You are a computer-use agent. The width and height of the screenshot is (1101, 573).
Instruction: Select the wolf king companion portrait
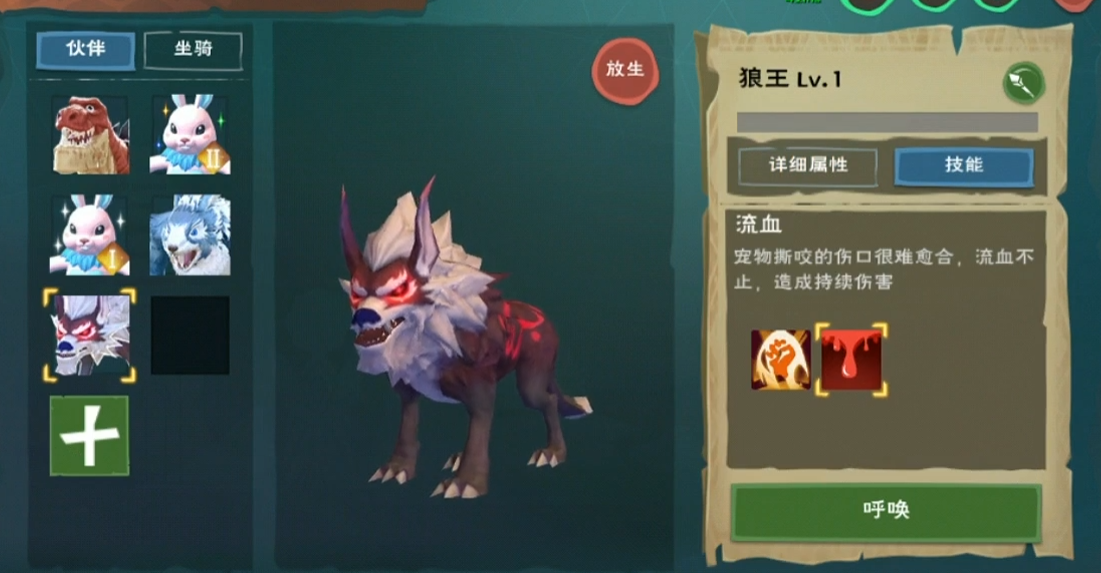[90, 335]
